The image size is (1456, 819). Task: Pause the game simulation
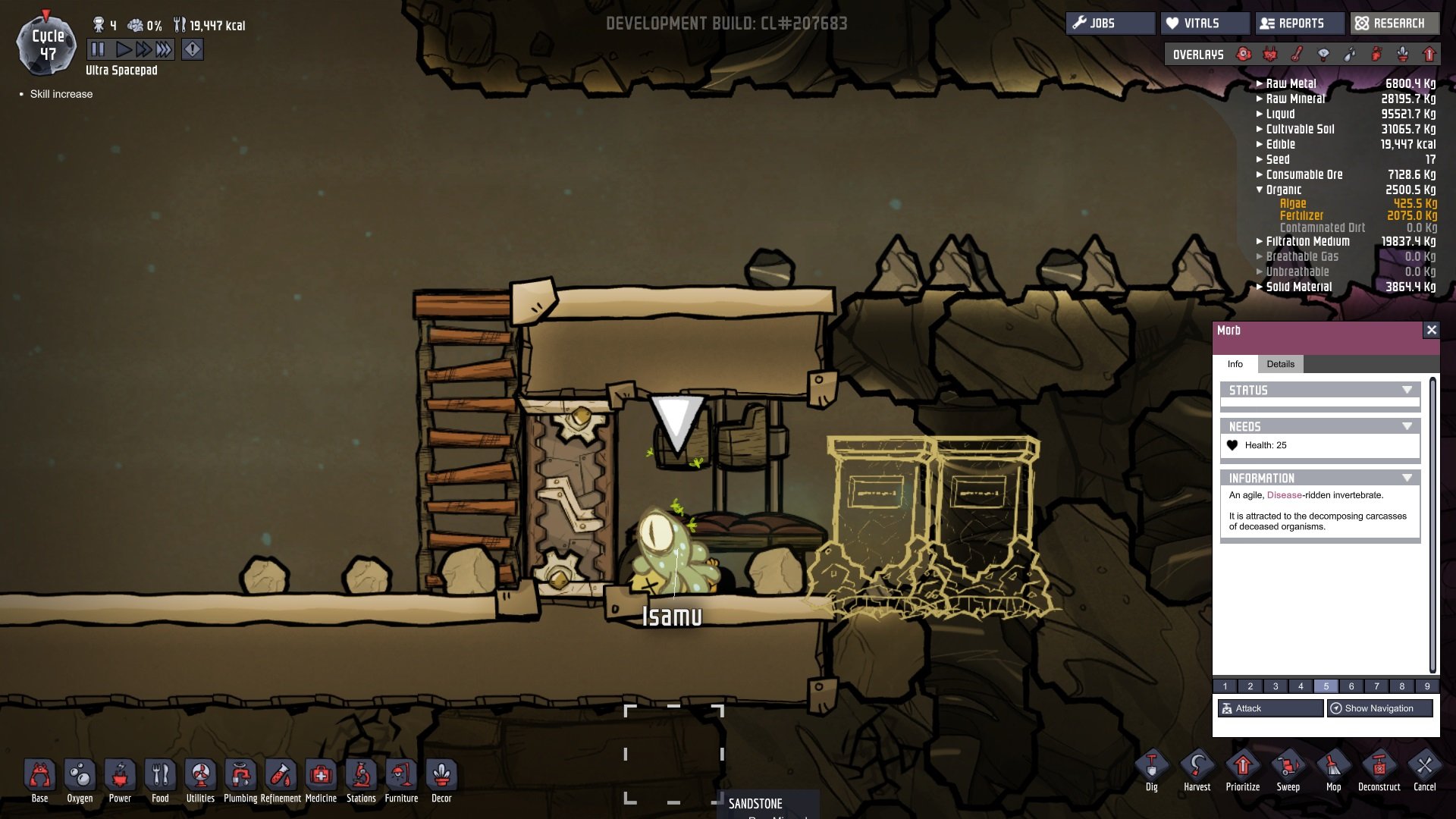pos(98,50)
